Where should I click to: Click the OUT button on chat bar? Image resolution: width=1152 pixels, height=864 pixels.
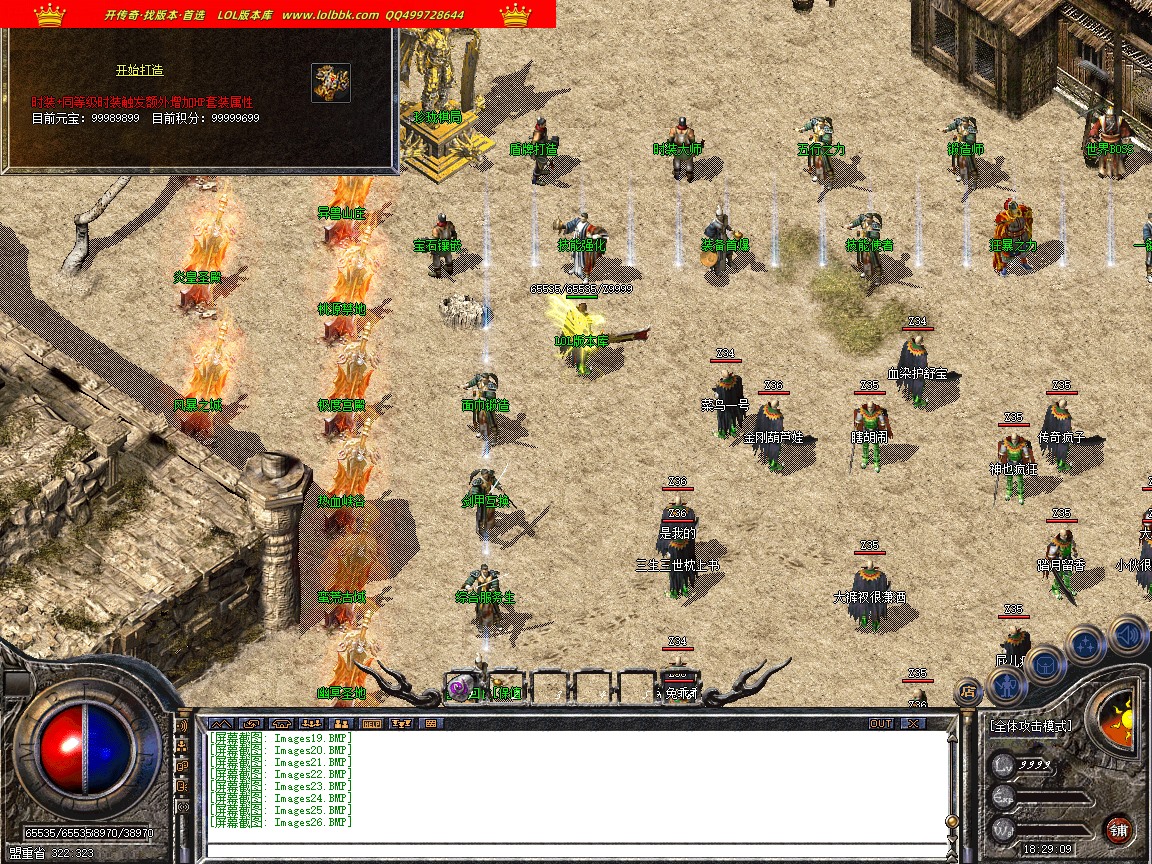tap(881, 723)
